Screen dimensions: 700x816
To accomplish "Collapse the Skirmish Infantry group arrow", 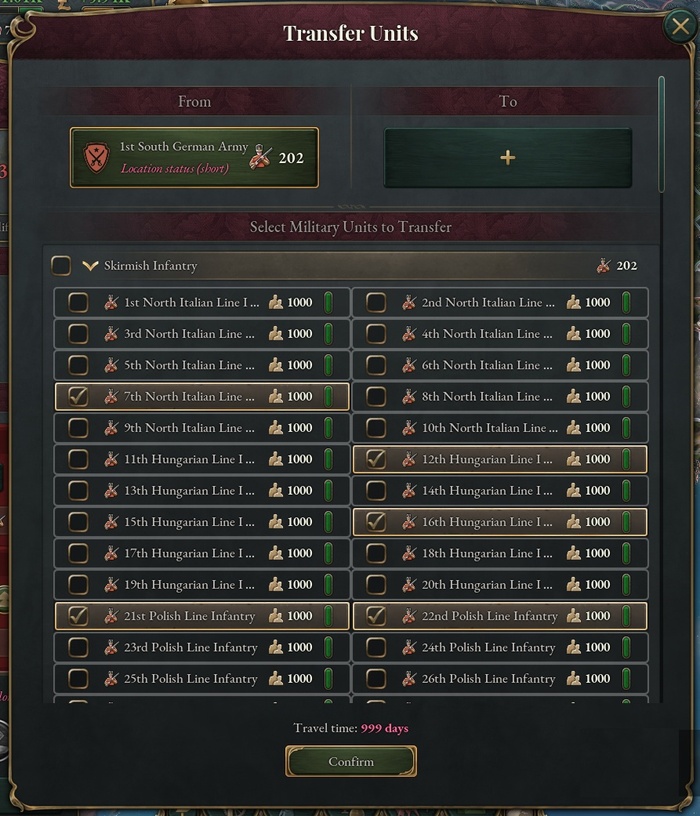I will pos(90,266).
